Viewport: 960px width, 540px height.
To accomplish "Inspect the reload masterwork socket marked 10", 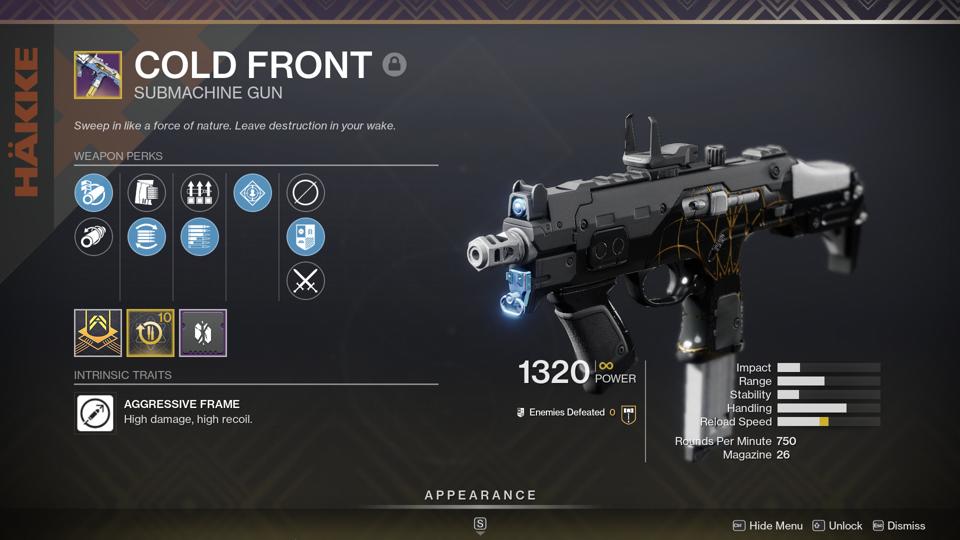I will (150, 333).
